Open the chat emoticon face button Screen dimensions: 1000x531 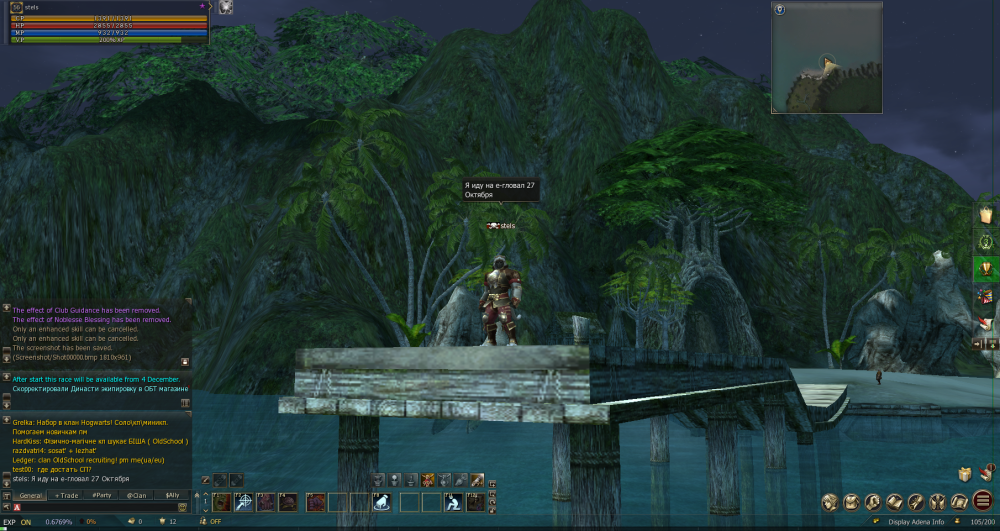(182, 507)
